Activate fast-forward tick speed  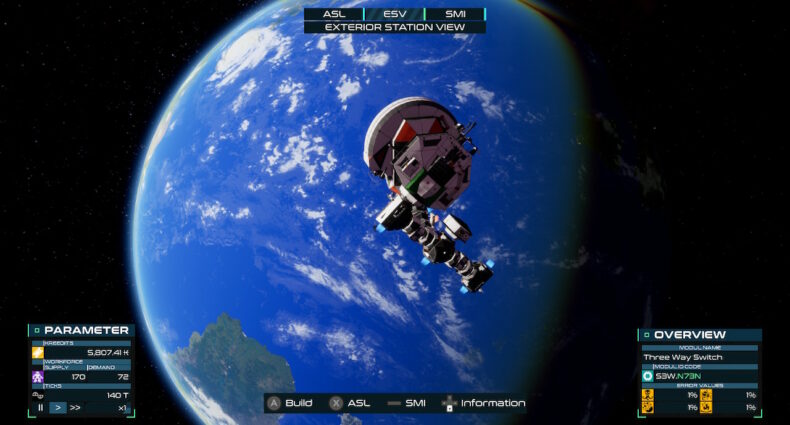point(75,408)
